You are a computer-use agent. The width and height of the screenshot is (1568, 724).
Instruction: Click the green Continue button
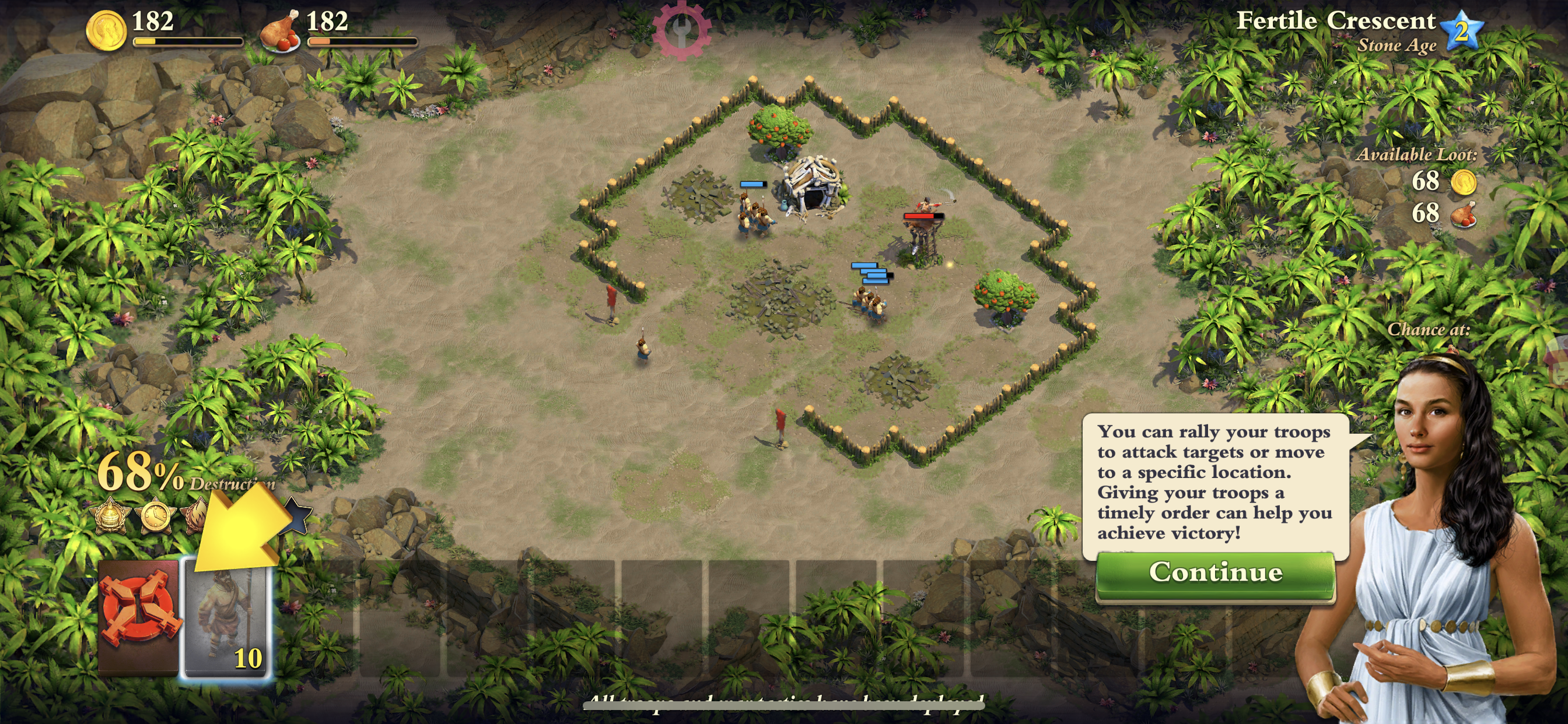(1215, 574)
